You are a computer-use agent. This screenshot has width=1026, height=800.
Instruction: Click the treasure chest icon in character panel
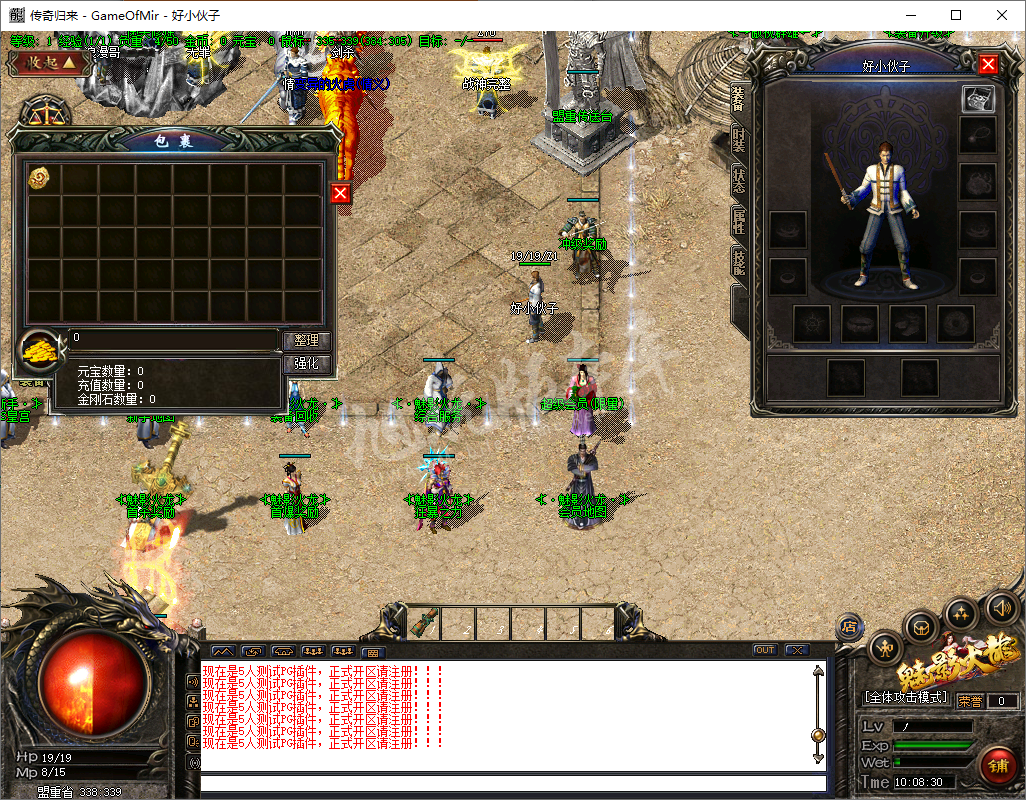977,99
